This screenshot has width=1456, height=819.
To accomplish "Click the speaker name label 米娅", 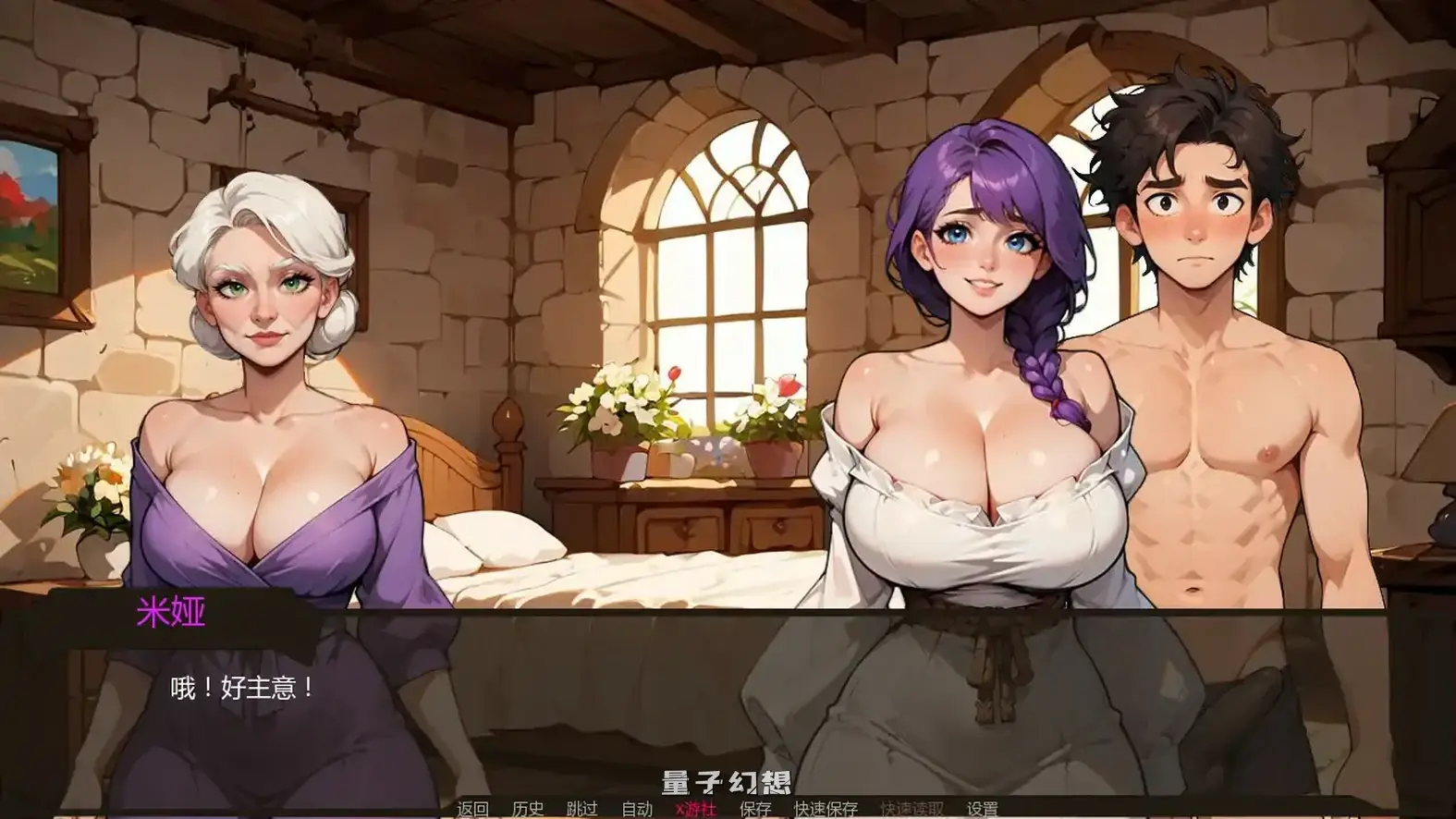I will (172, 610).
